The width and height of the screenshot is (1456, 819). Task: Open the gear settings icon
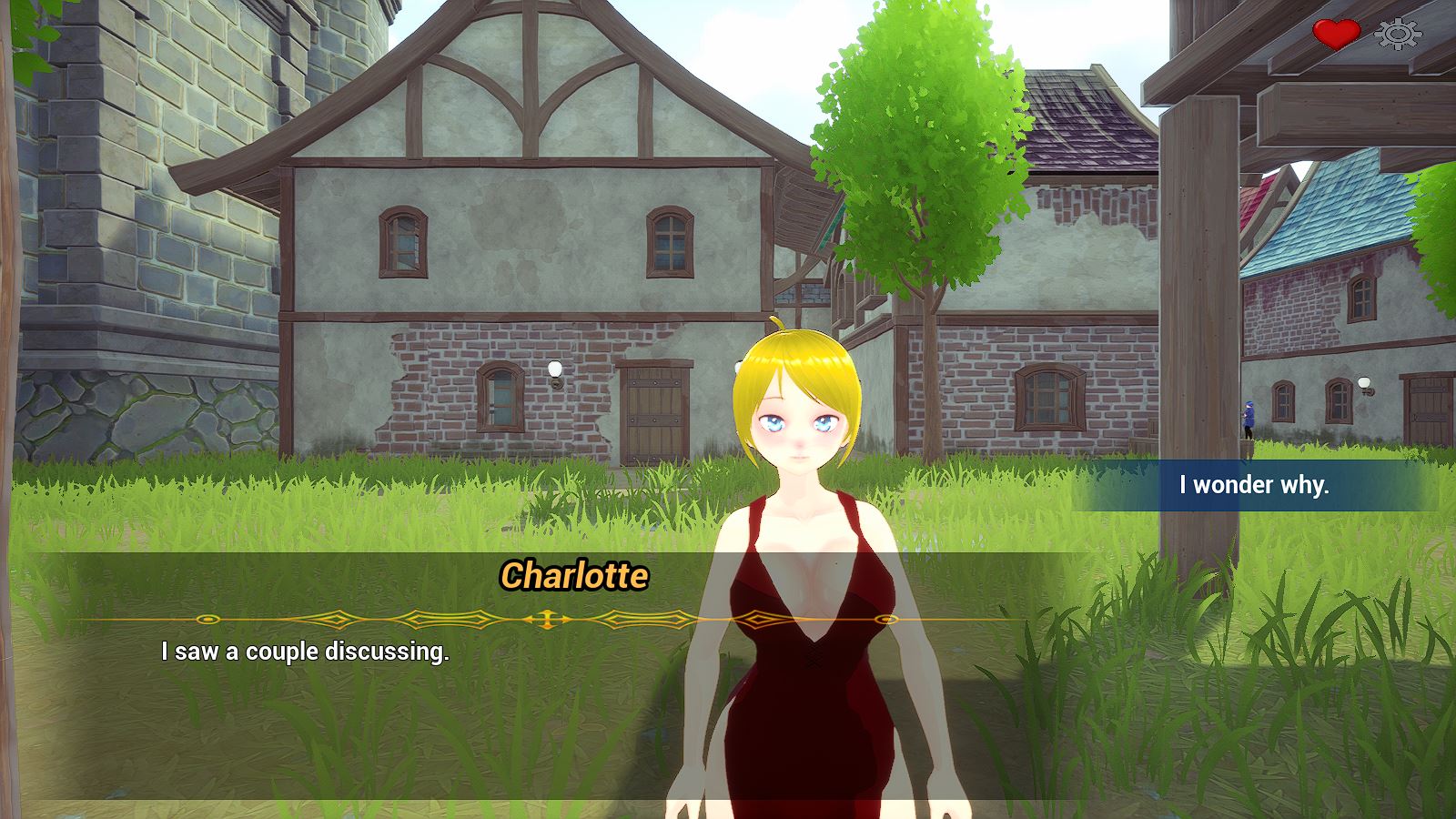point(1398,35)
